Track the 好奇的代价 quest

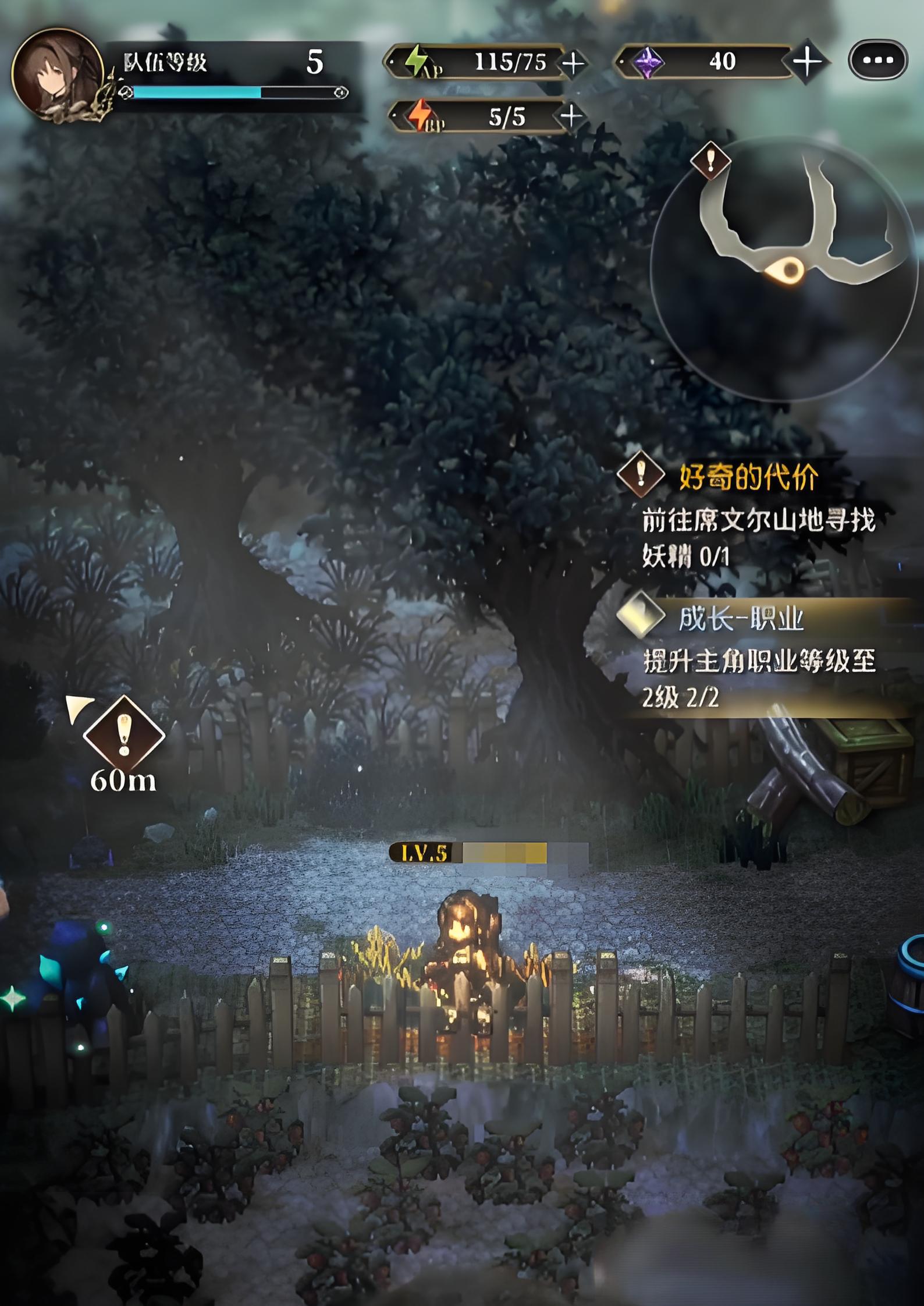coord(748,477)
